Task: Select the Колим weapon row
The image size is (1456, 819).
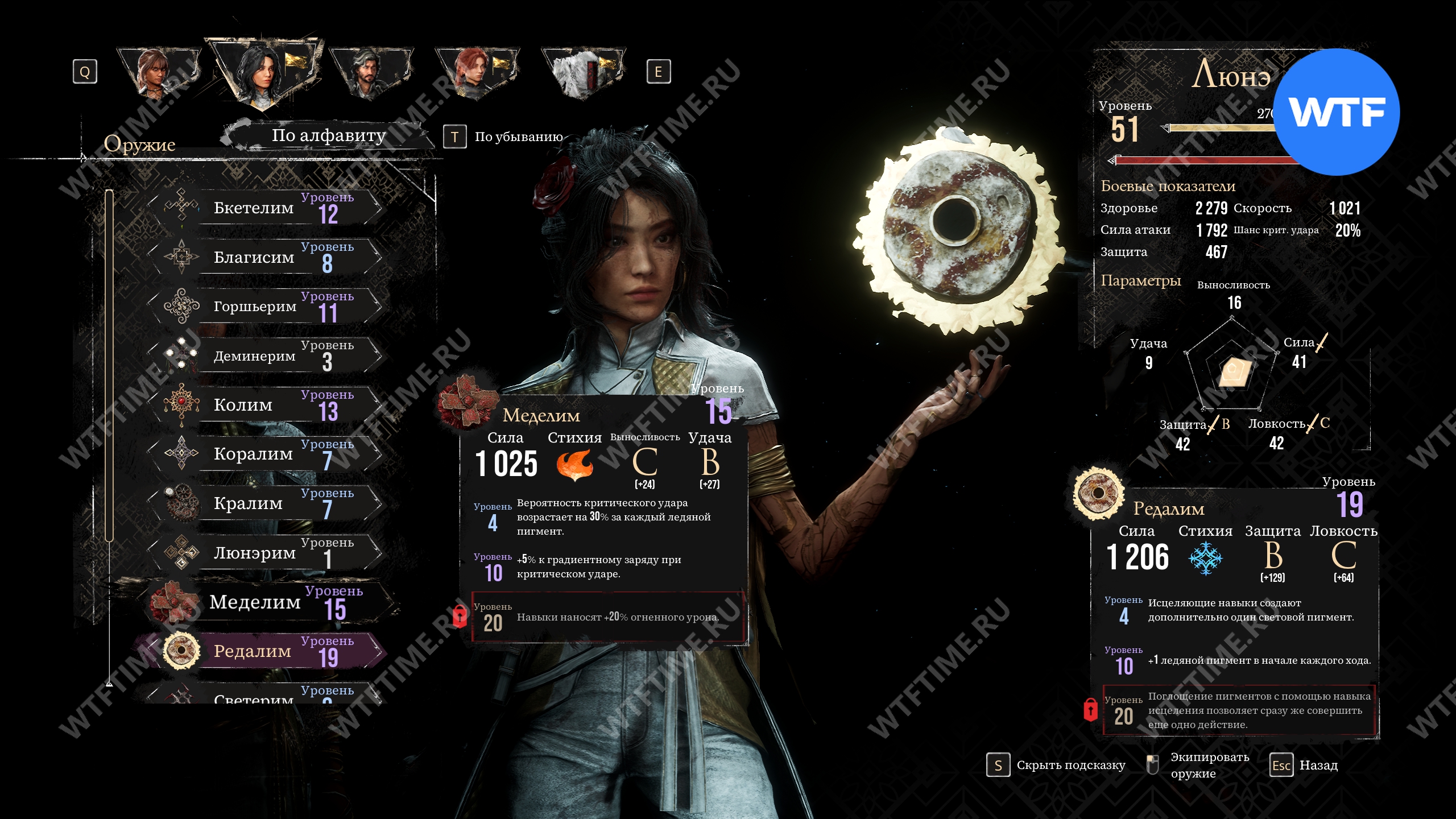Action: [267, 406]
